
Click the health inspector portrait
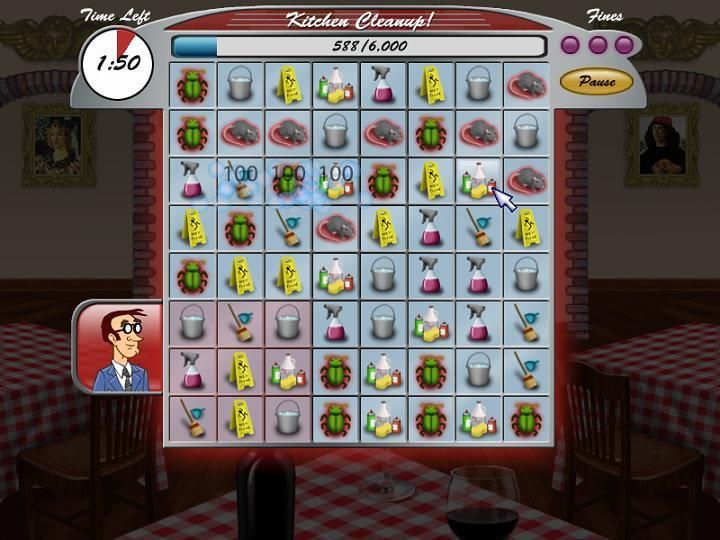click(119, 349)
